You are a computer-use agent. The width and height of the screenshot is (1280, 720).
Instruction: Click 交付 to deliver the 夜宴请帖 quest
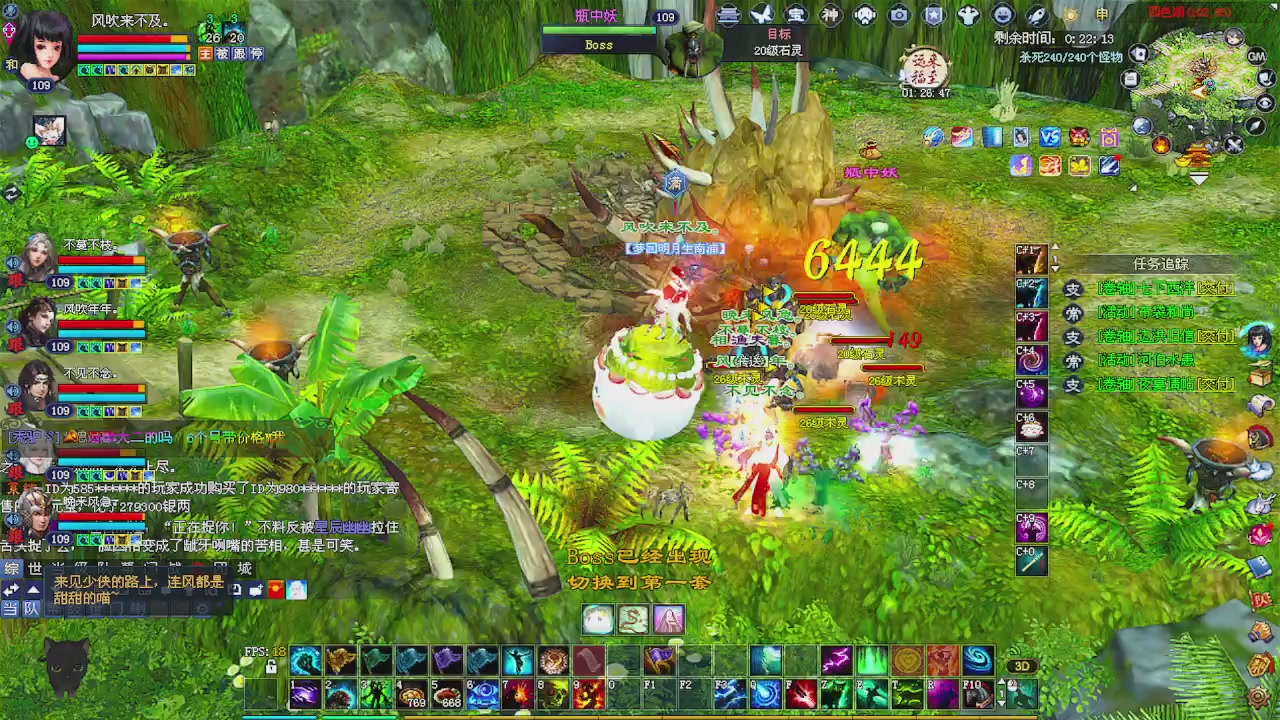coord(1216,384)
